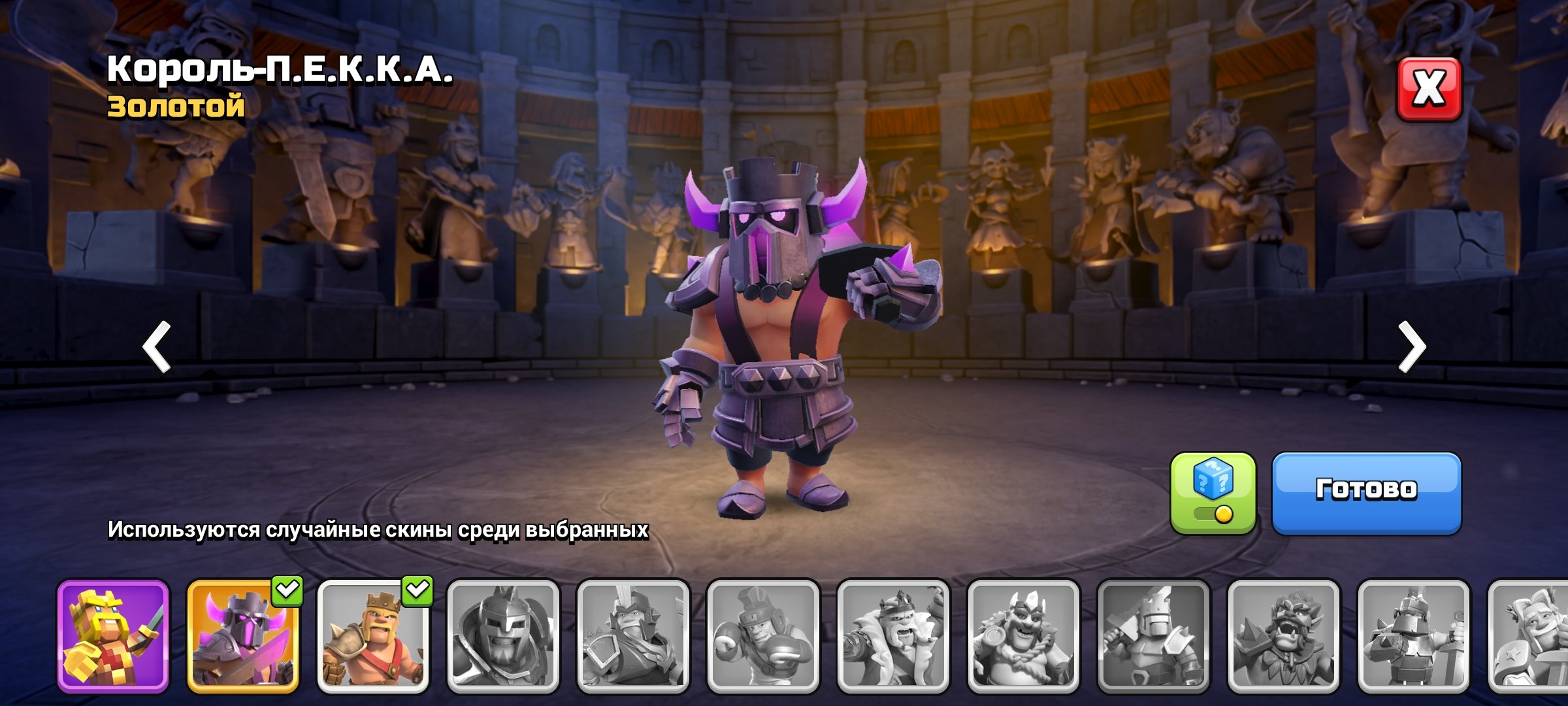Click the Золотой rarity label
The width and height of the screenshot is (1568, 706).
(175, 108)
